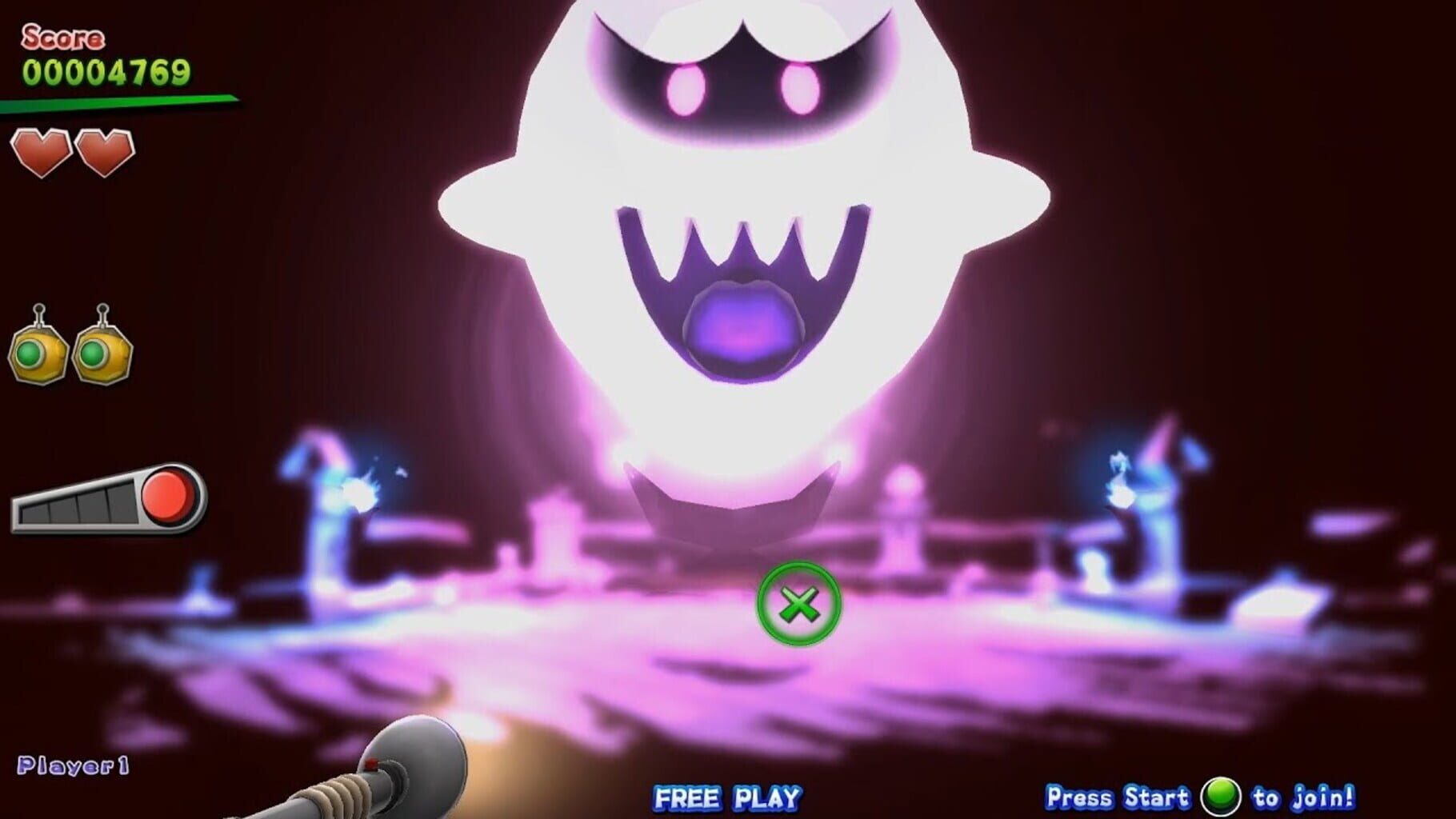Image resolution: width=1456 pixels, height=819 pixels.
Task: Select the Score label
Action: (62, 36)
